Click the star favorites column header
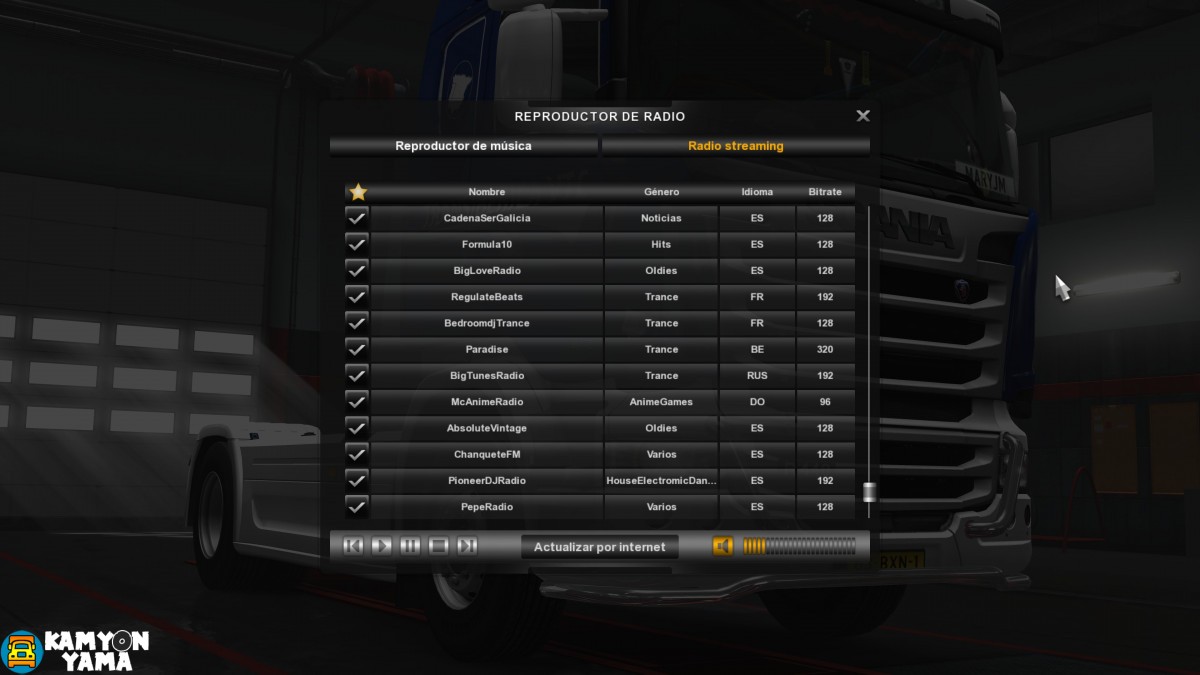 (357, 192)
